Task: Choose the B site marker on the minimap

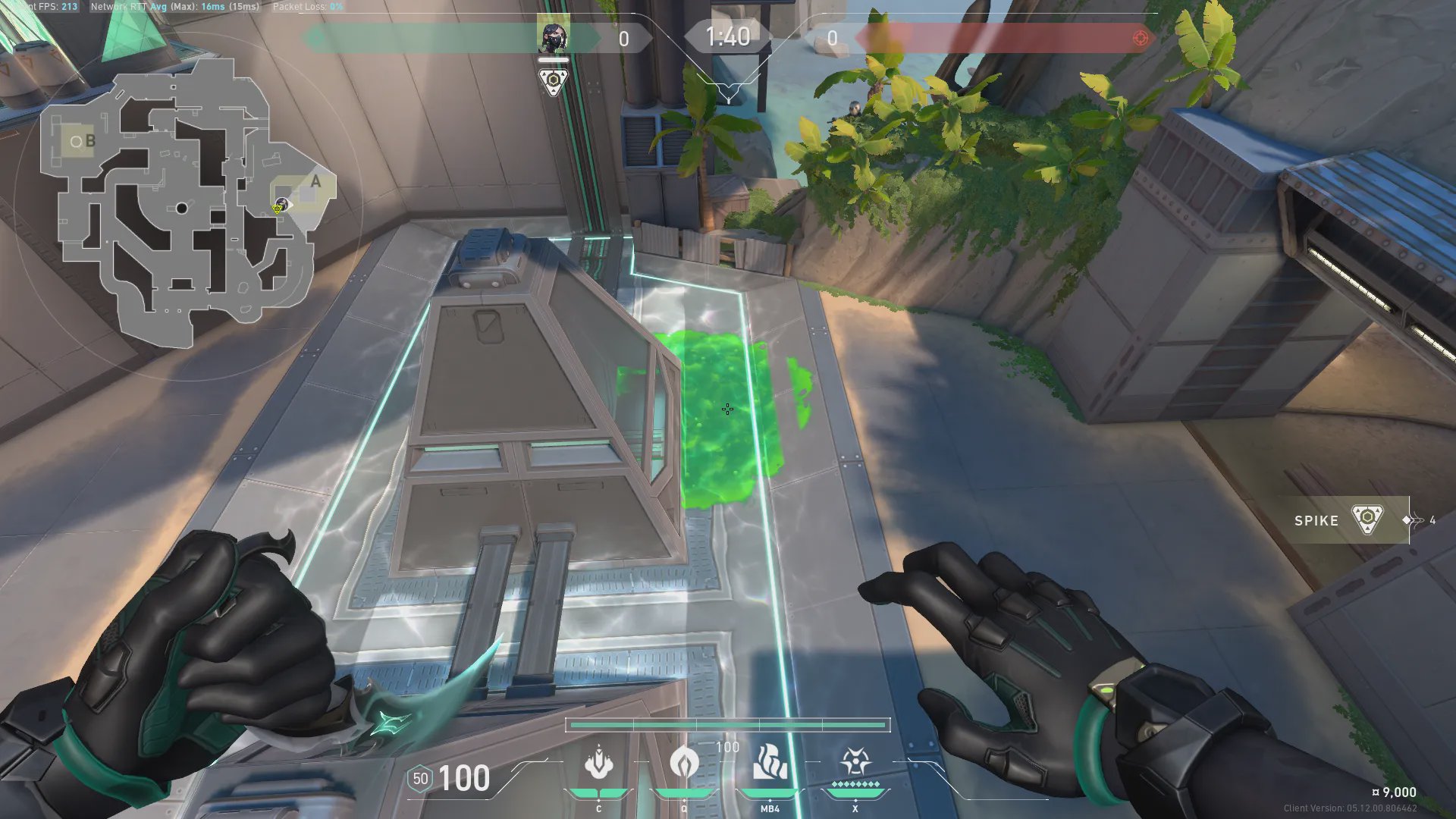Action: point(89,141)
